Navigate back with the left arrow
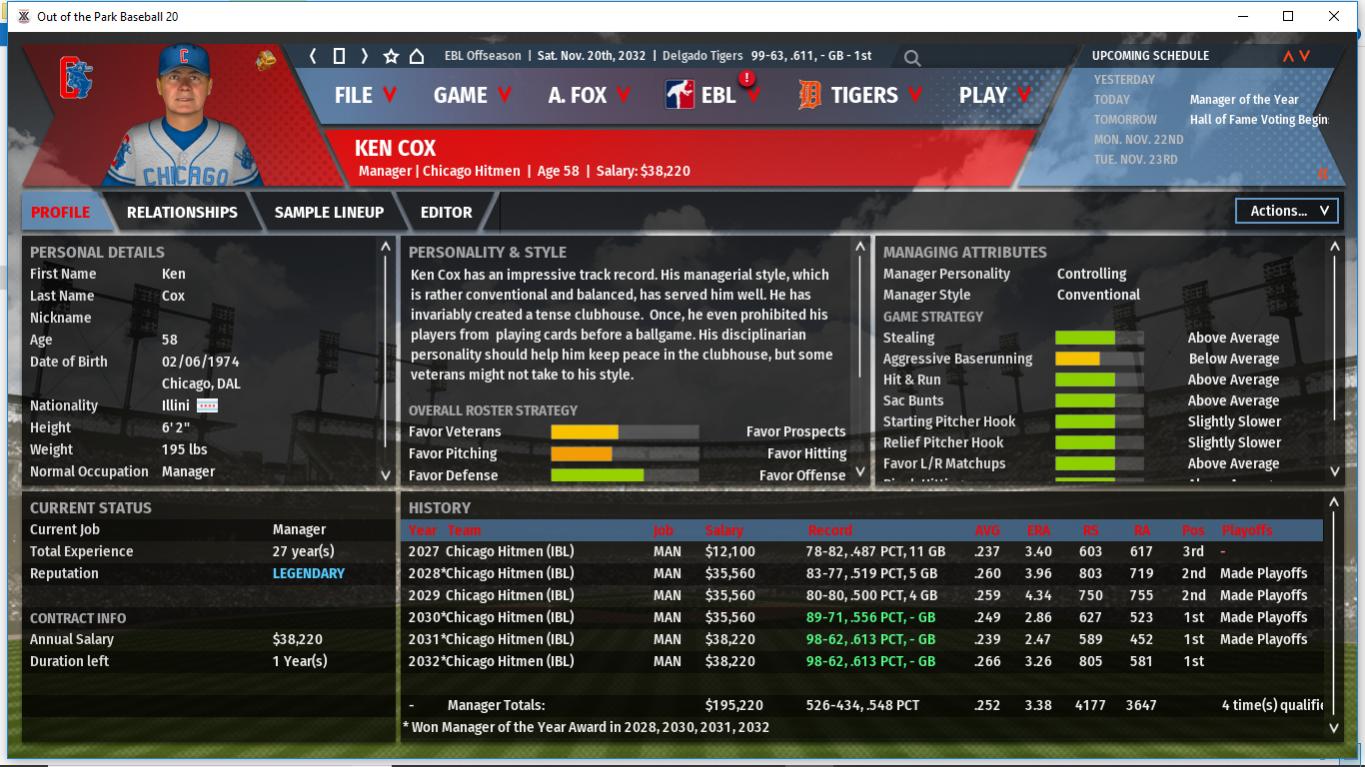 313,56
